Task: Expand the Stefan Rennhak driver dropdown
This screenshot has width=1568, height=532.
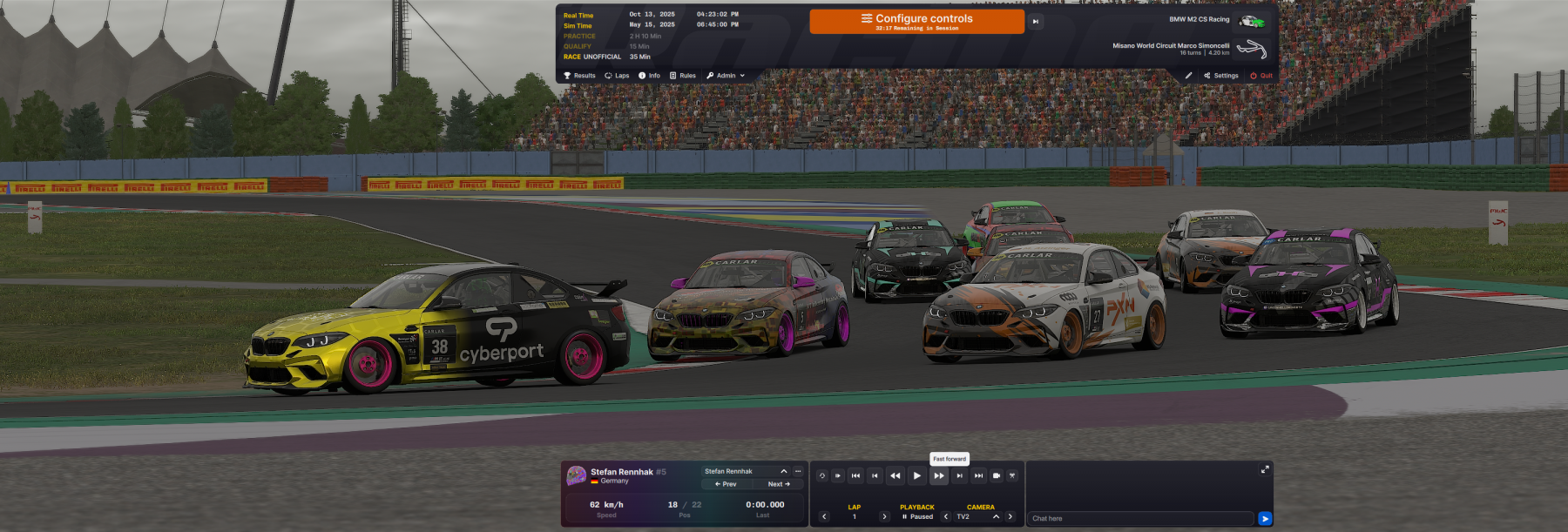Action: (x=783, y=471)
